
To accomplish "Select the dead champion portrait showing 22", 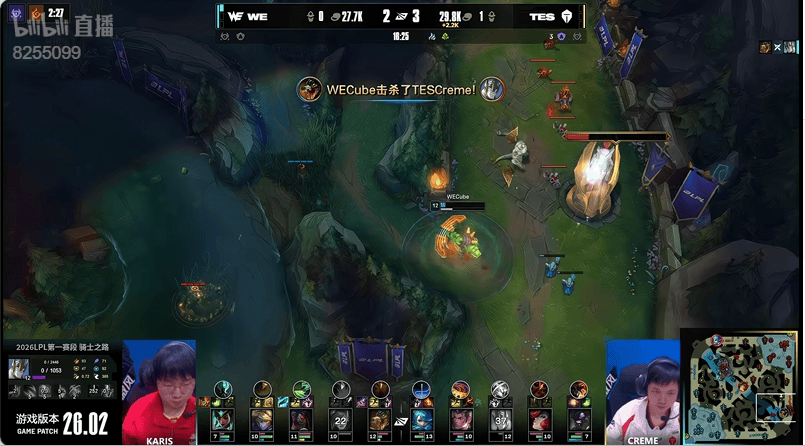I will click(340, 420).
